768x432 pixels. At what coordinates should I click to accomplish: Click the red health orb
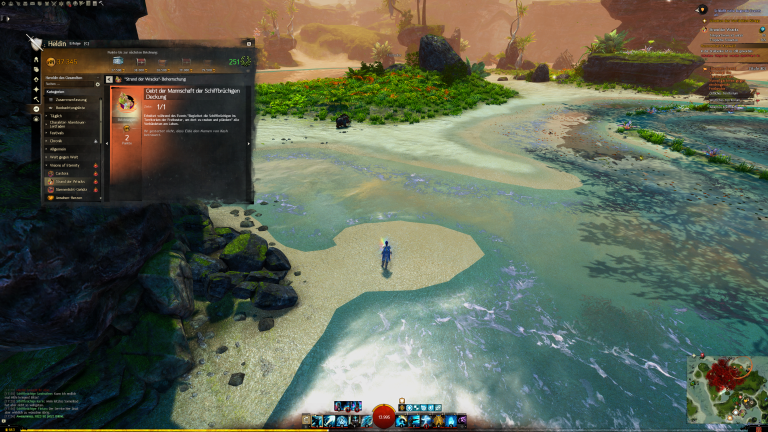(x=384, y=417)
